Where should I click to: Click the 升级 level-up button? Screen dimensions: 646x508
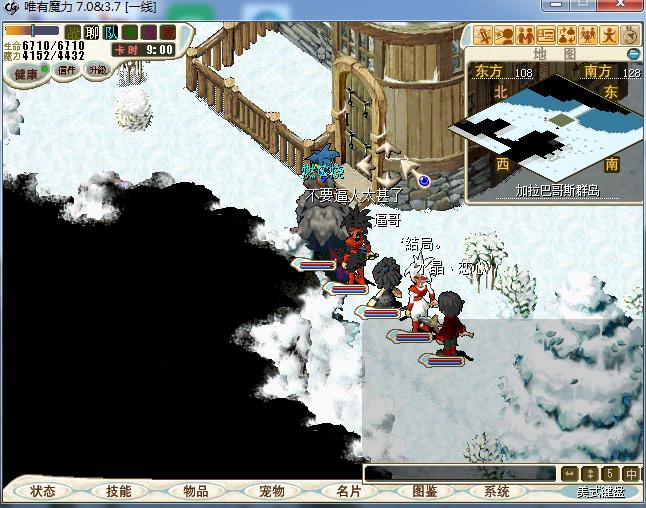[97, 71]
